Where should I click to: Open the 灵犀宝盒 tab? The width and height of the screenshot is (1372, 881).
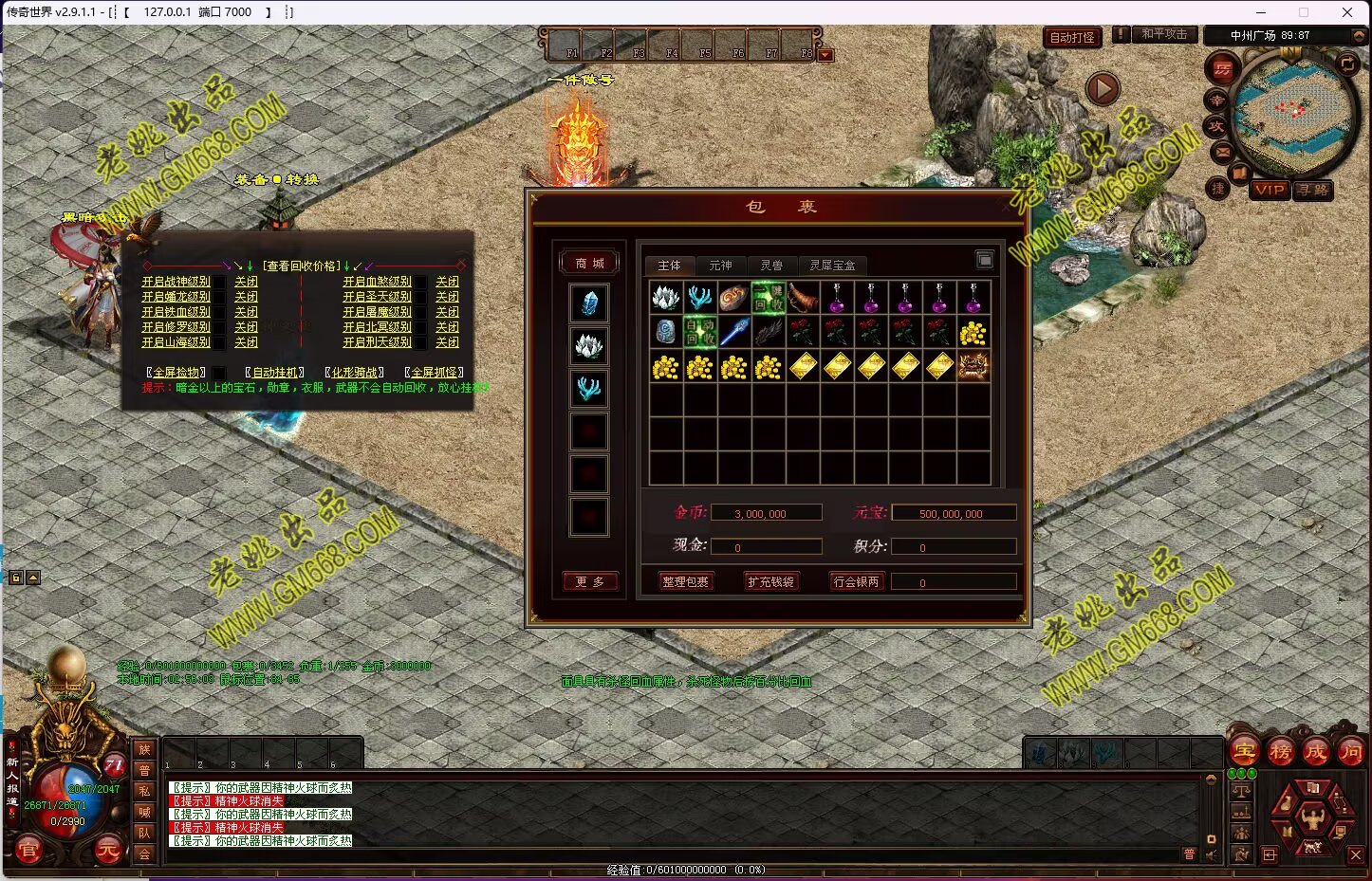[x=832, y=266]
